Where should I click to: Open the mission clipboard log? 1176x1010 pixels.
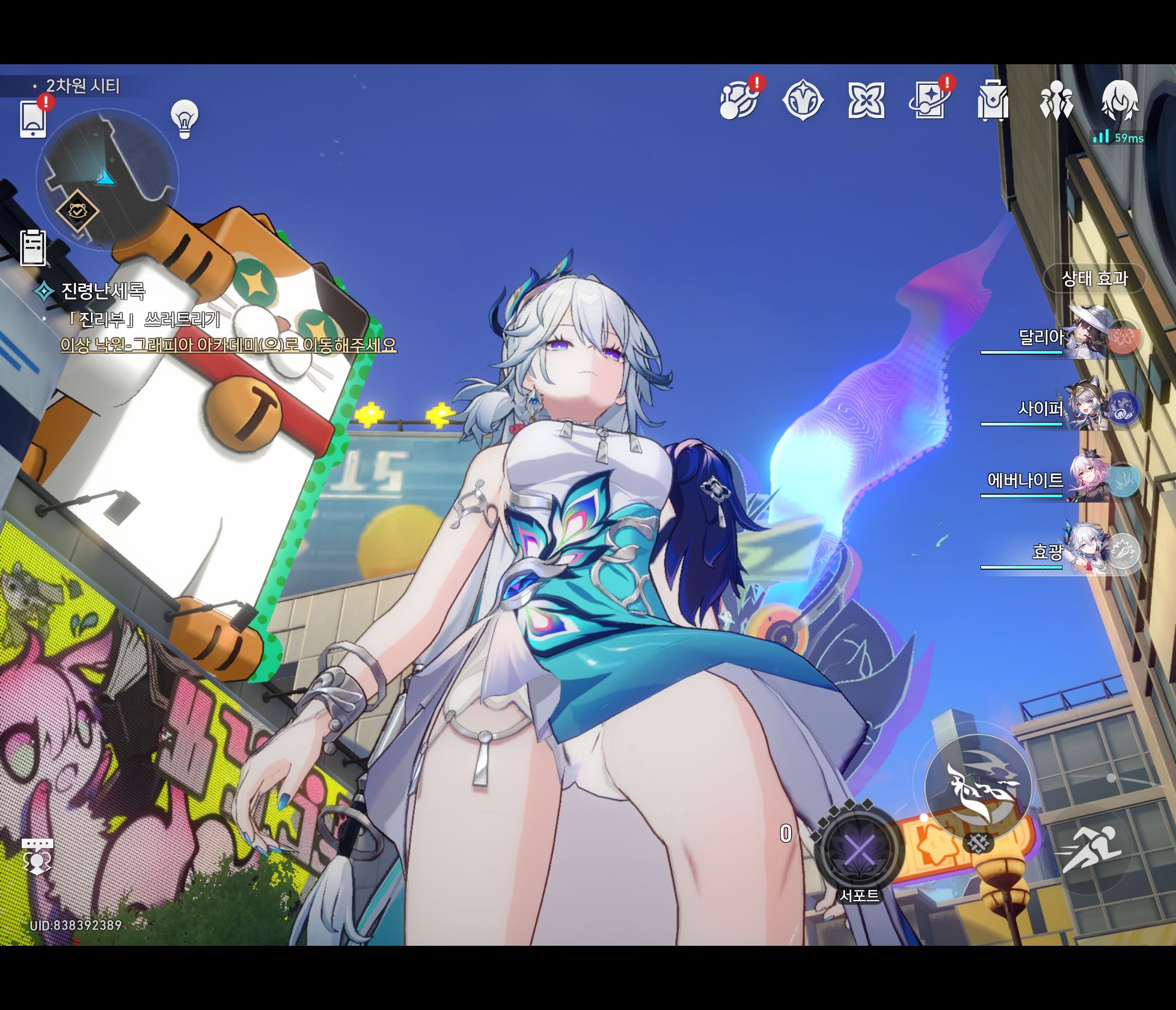click(33, 248)
